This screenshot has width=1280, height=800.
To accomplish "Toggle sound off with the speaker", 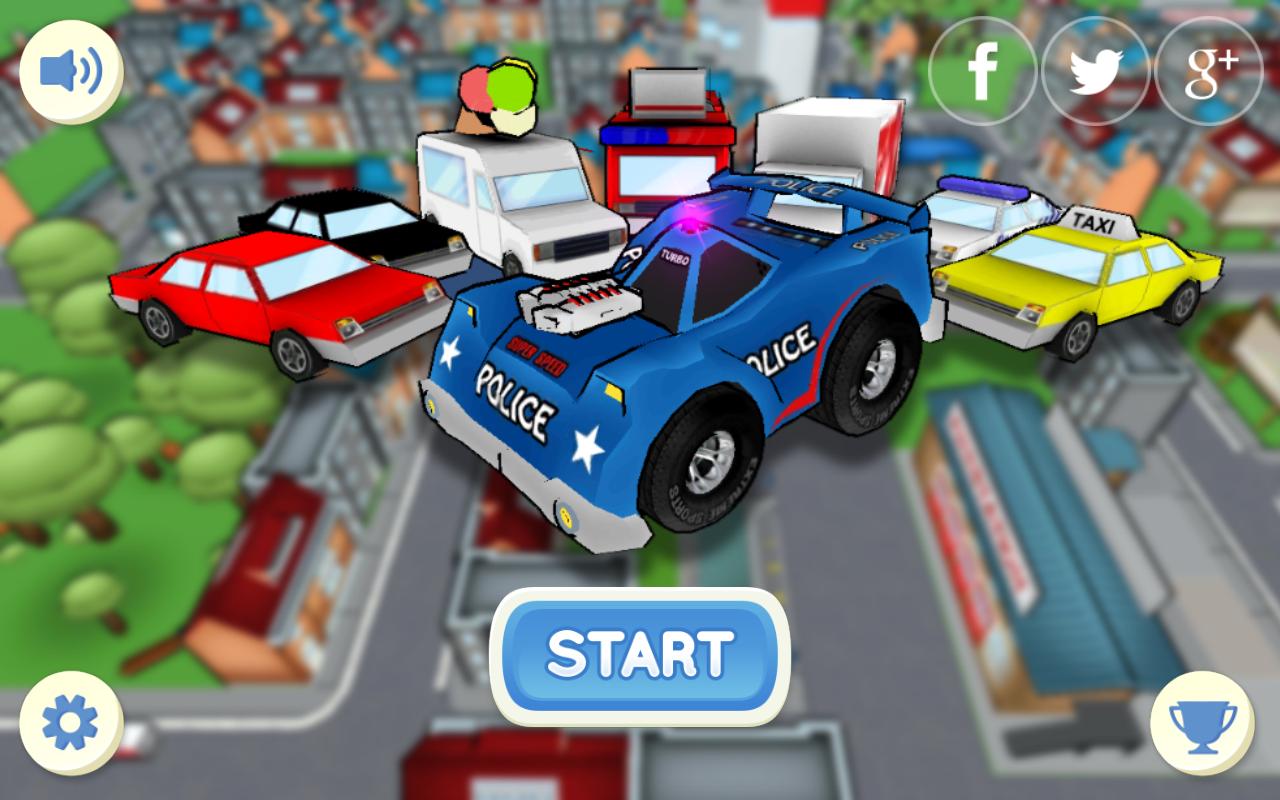I will tap(70, 70).
